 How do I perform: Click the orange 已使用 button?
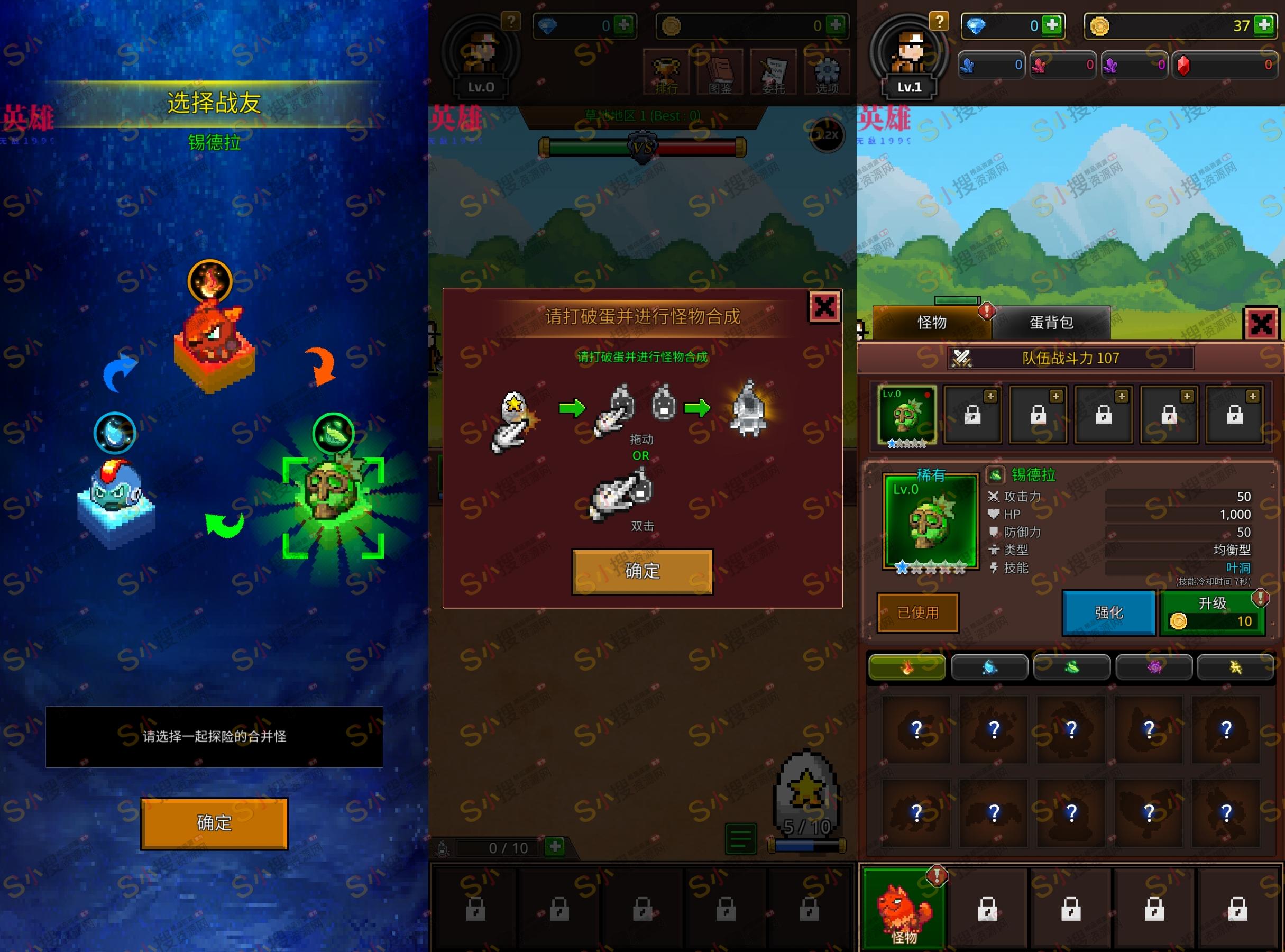pos(918,612)
